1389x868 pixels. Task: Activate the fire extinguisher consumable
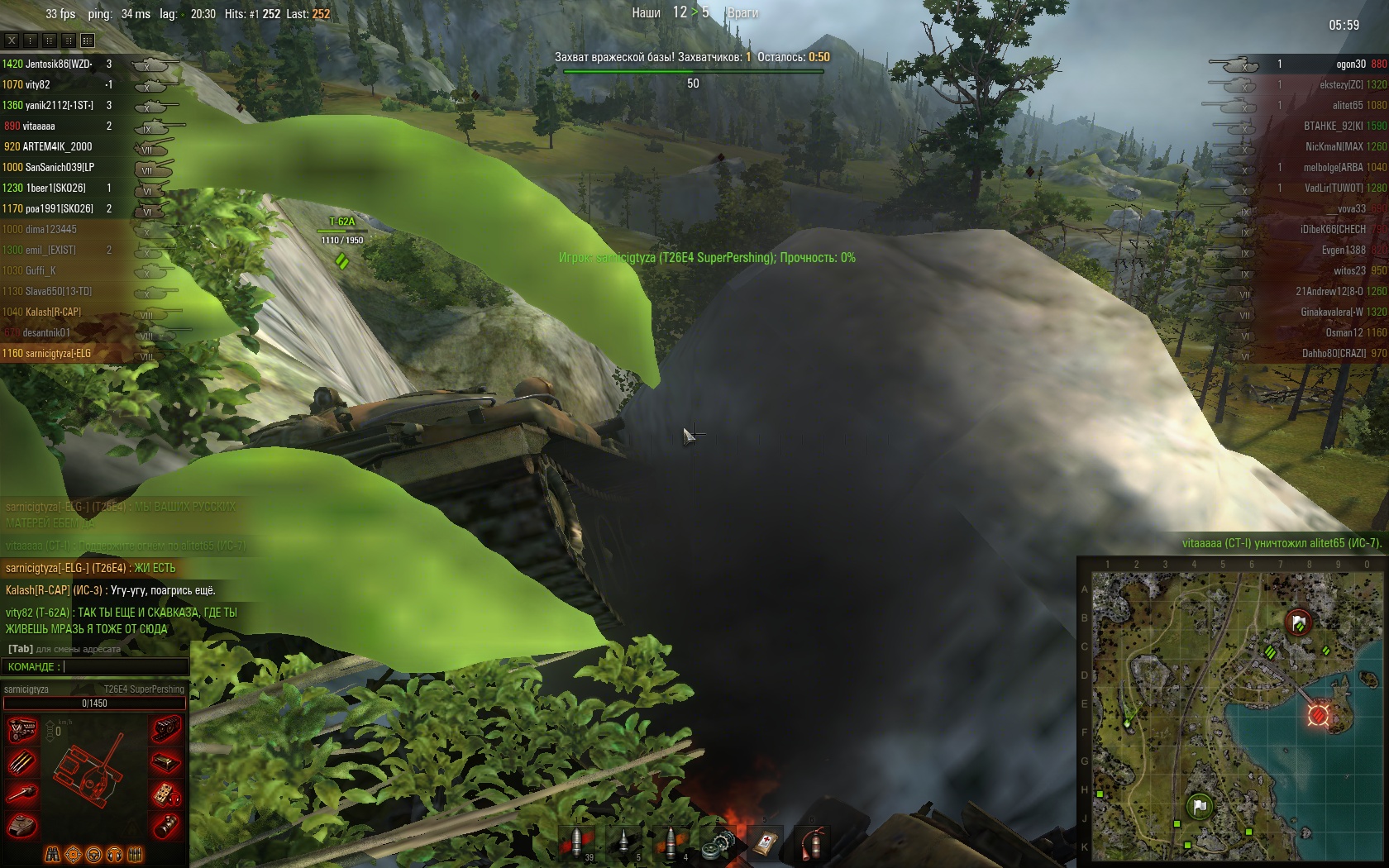(812, 842)
